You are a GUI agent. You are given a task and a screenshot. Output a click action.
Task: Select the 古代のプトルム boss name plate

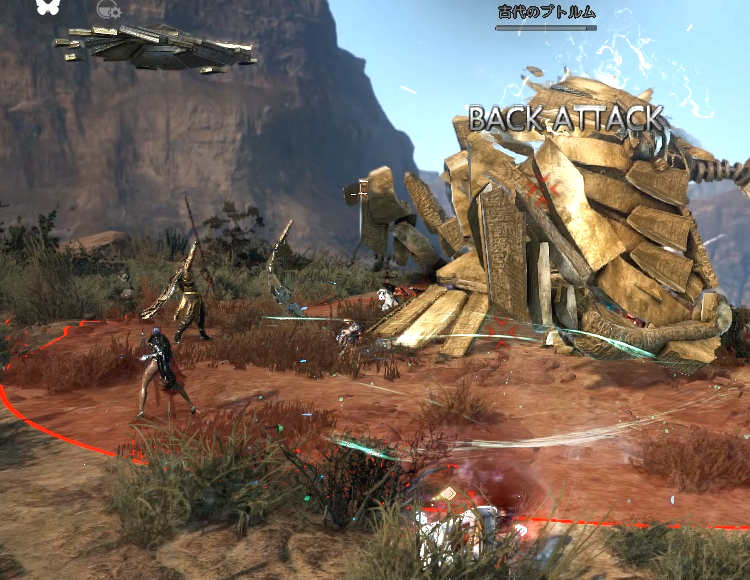point(546,13)
